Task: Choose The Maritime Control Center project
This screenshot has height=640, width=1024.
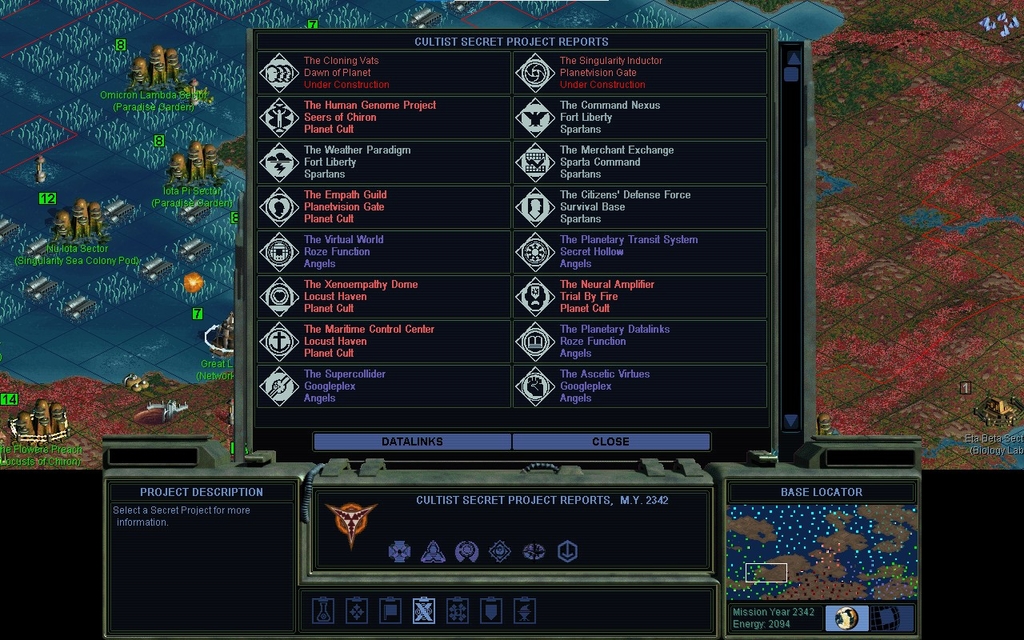Action: point(384,341)
